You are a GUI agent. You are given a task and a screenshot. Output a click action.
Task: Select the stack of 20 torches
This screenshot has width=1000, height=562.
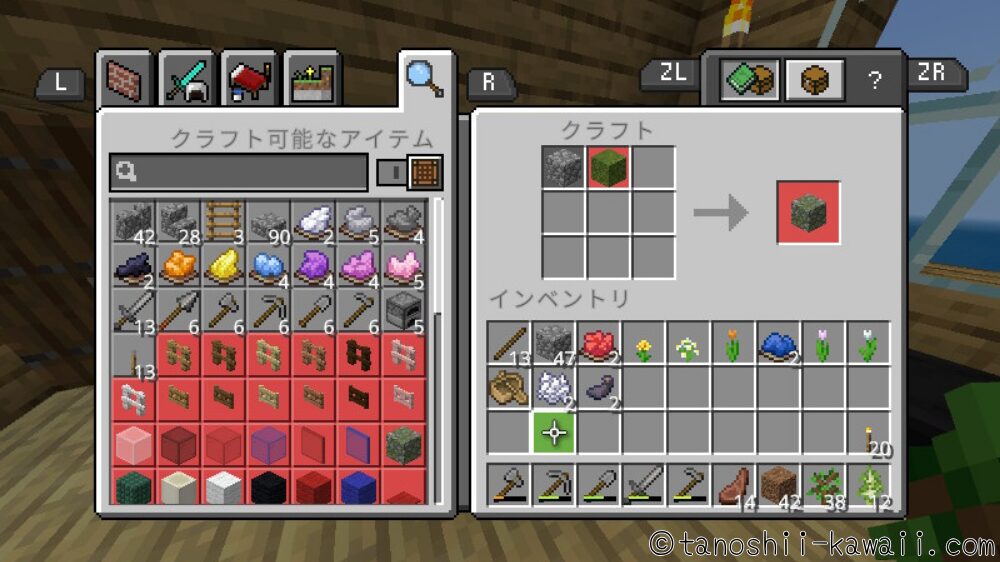click(x=868, y=435)
